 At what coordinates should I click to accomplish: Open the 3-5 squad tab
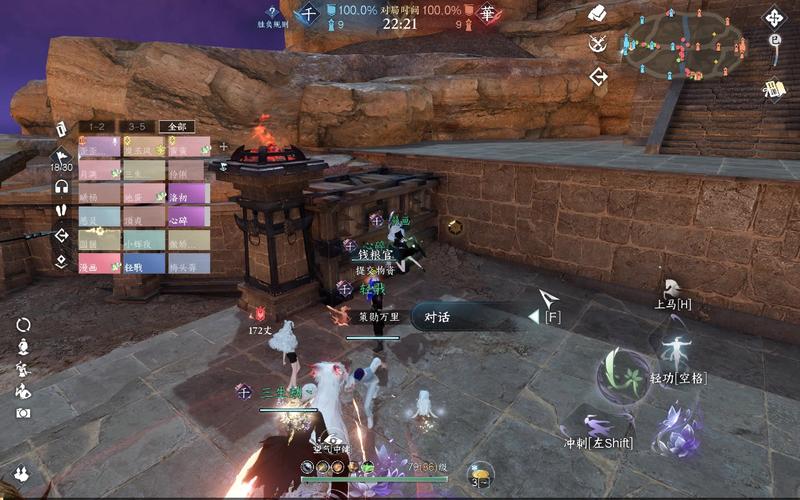tap(137, 127)
